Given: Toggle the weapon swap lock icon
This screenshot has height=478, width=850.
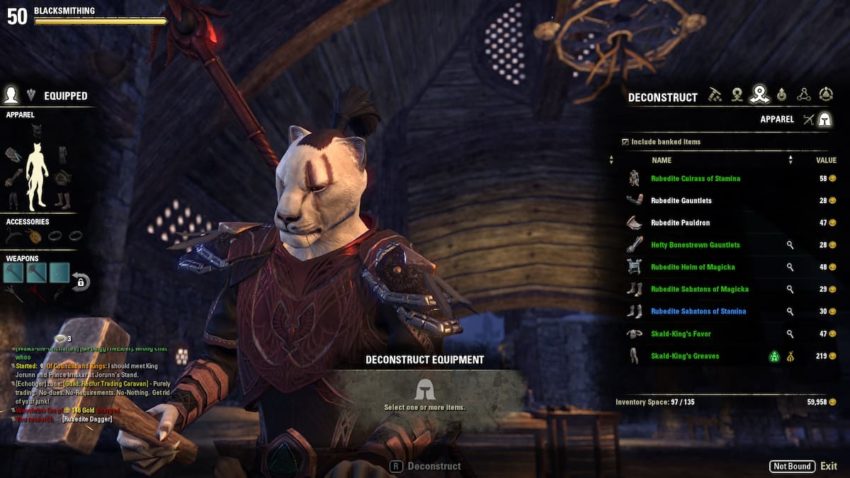Looking at the screenshot, I should tap(80, 283).
